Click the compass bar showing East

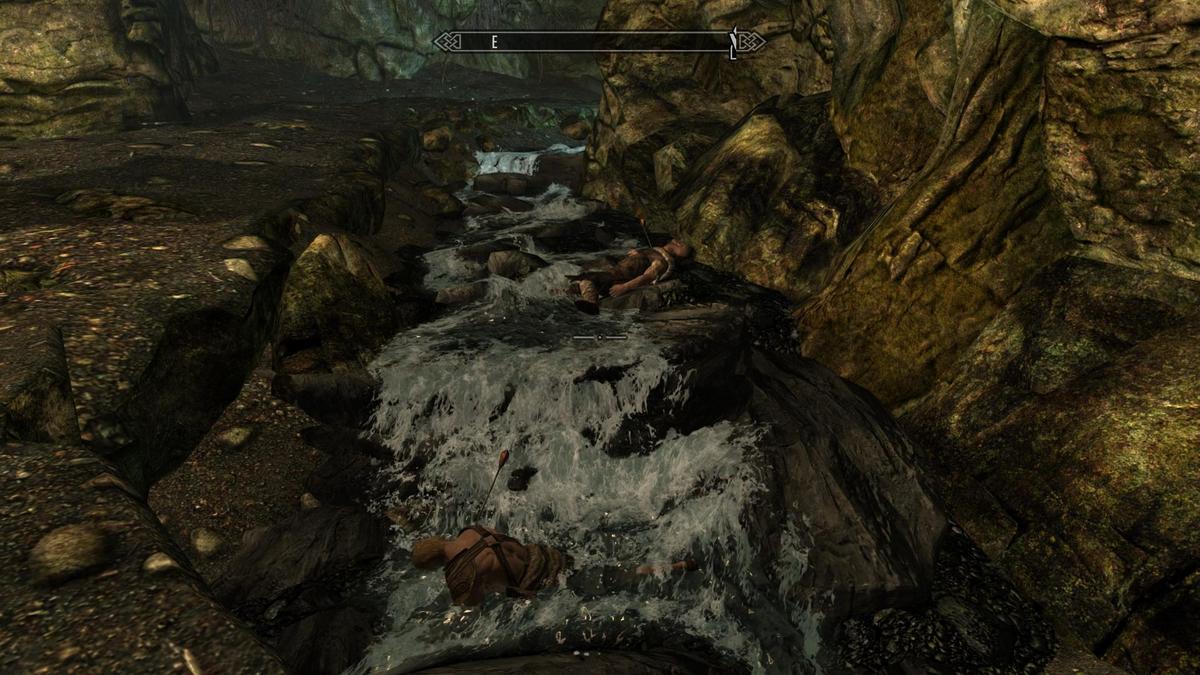click(x=599, y=42)
